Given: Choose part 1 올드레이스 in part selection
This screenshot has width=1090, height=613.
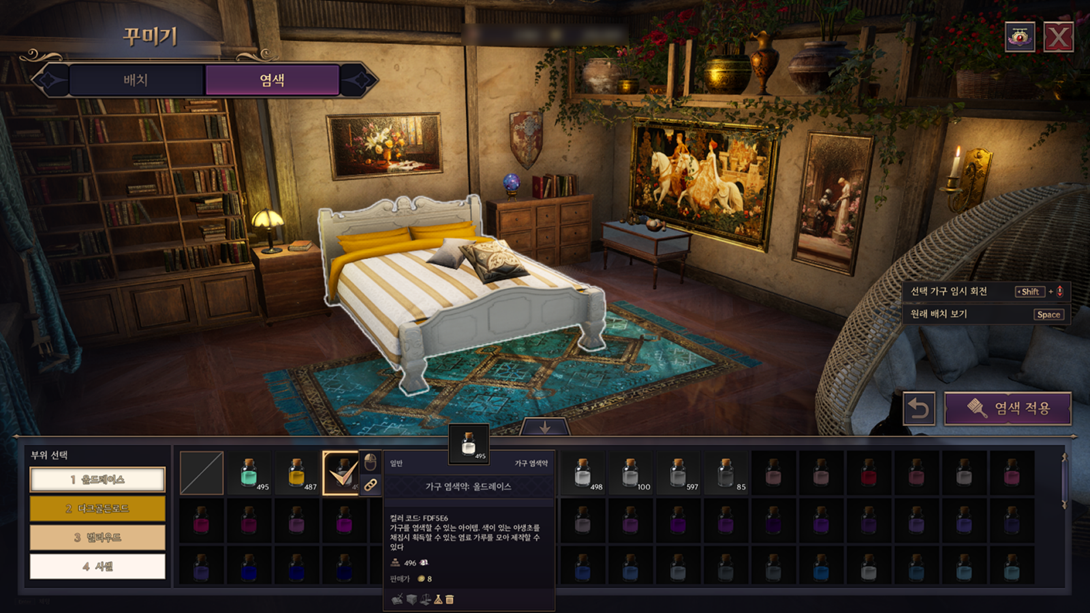Looking at the screenshot, I should [97, 480].
